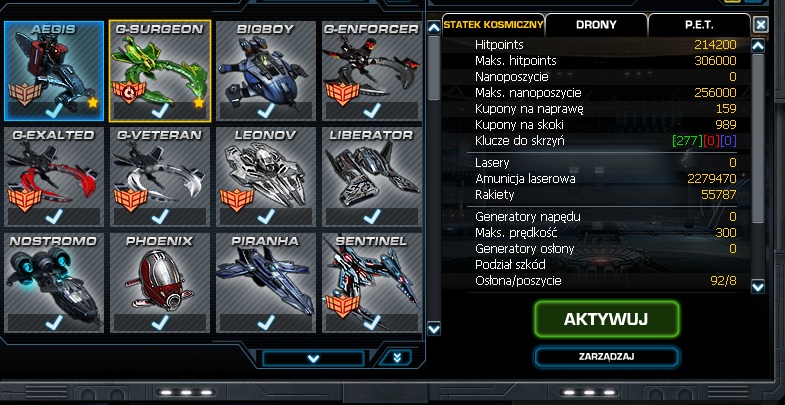Choose the G-Exalted ship tile

tap(53, 175)
